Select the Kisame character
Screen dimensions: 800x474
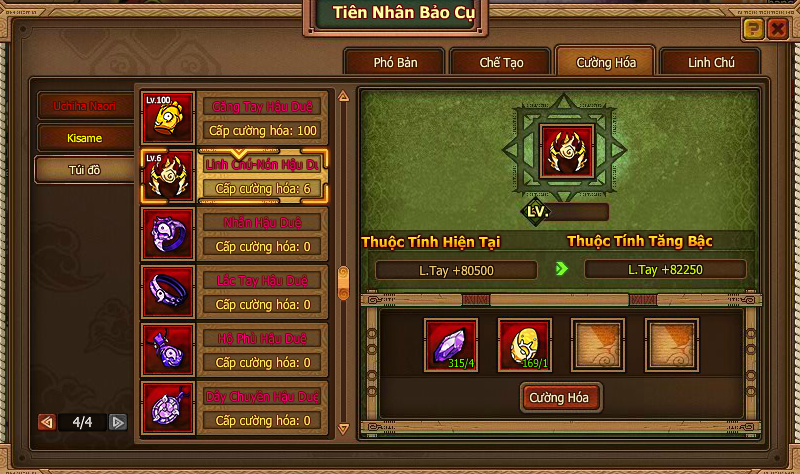[x=85, y=138]
